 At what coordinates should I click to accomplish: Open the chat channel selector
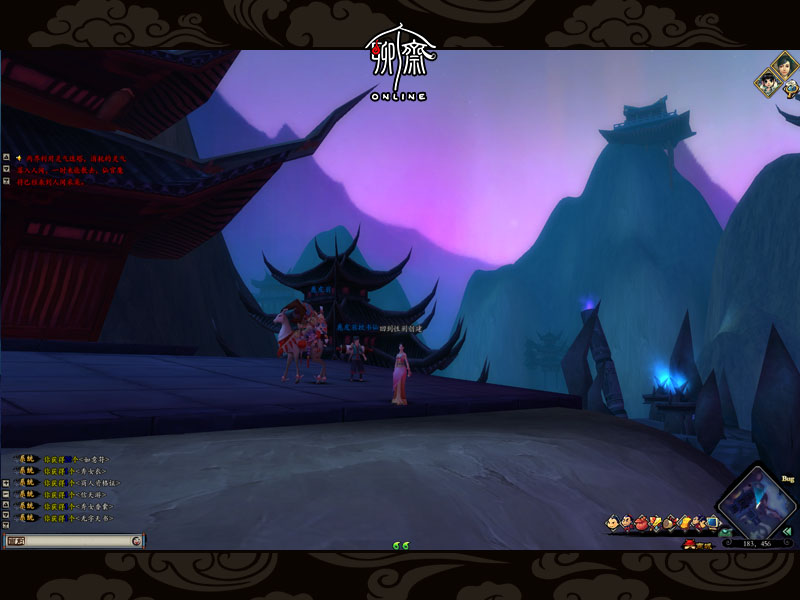click(x=15, y=540)
